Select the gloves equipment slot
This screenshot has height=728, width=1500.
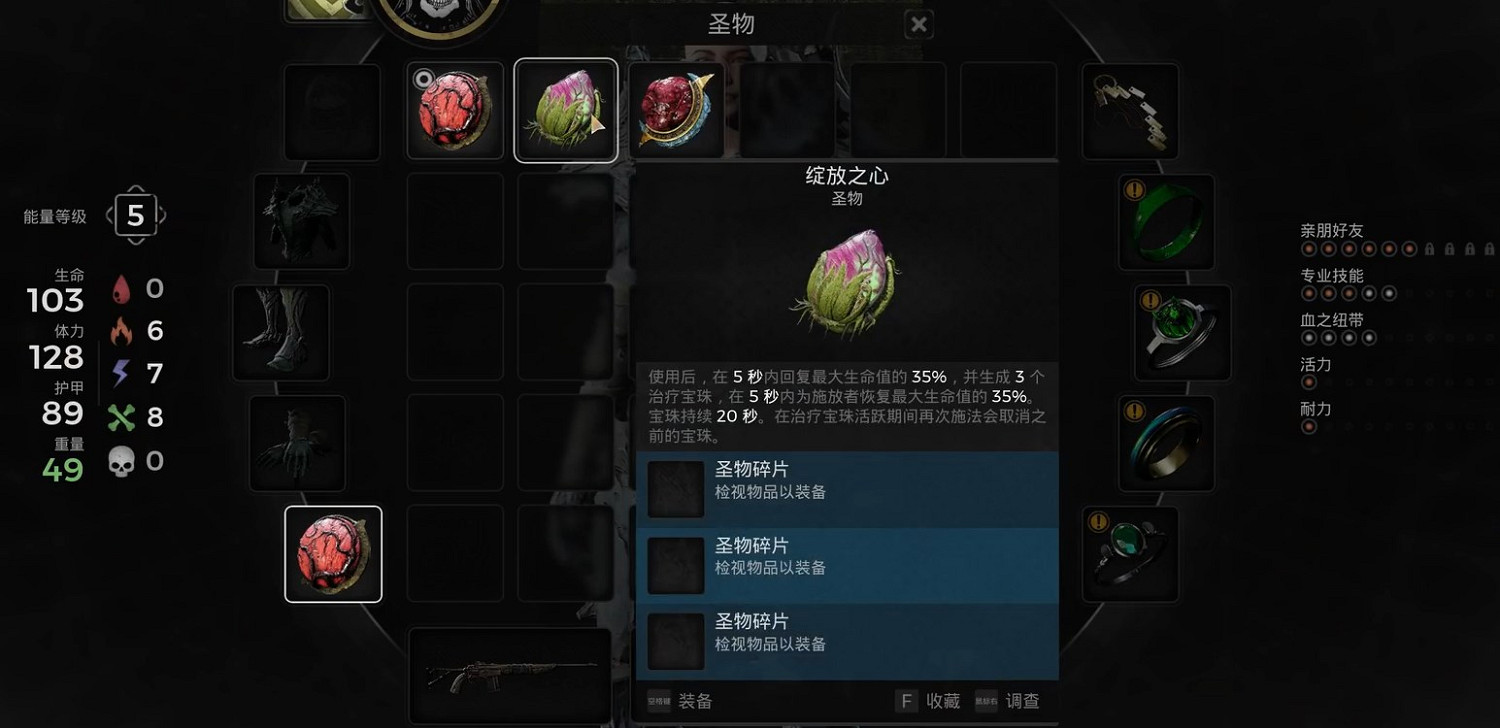pyautogui.click(x=297, y=443)
